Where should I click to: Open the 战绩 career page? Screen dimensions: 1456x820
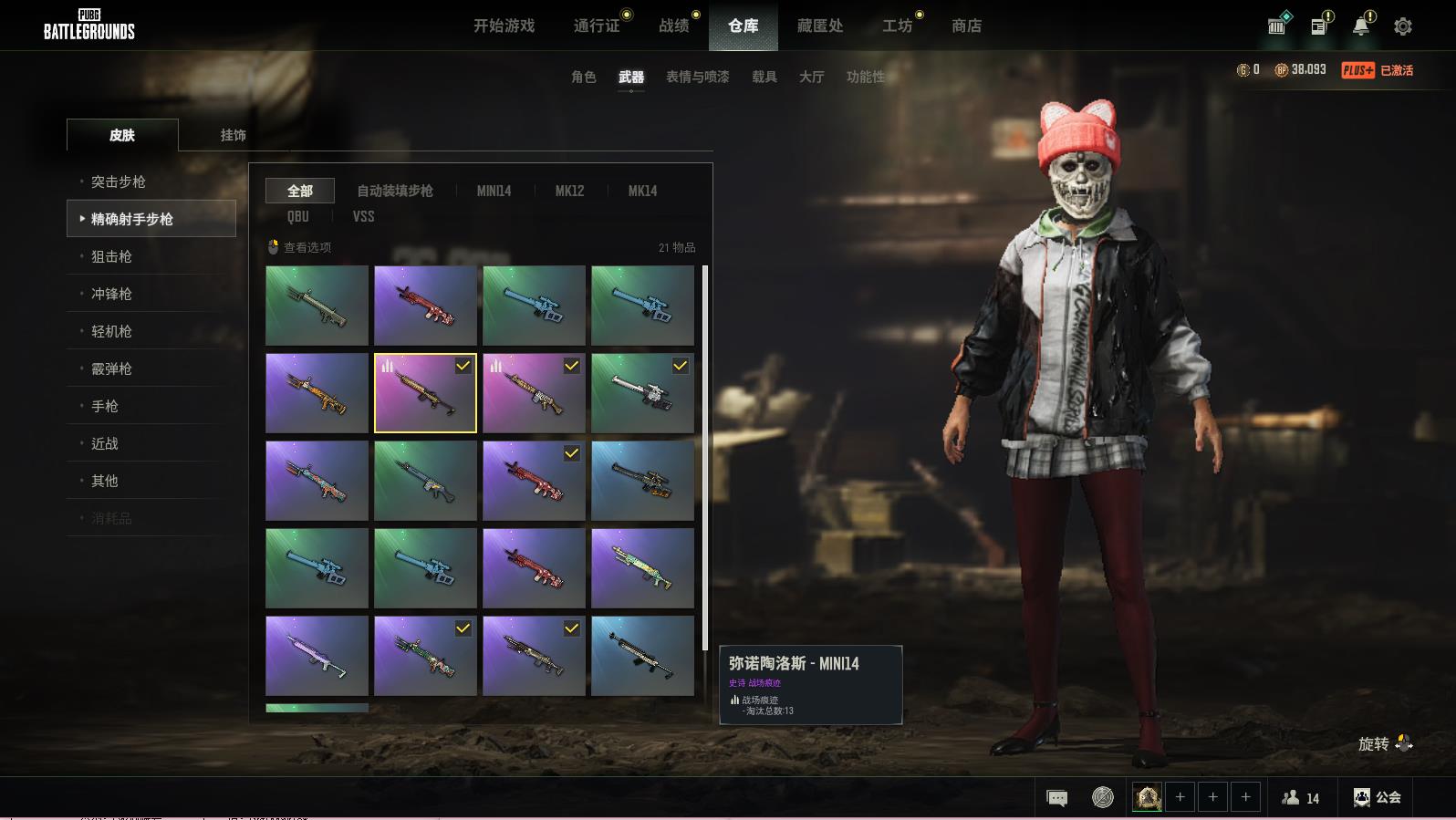[x=674, y=26]
